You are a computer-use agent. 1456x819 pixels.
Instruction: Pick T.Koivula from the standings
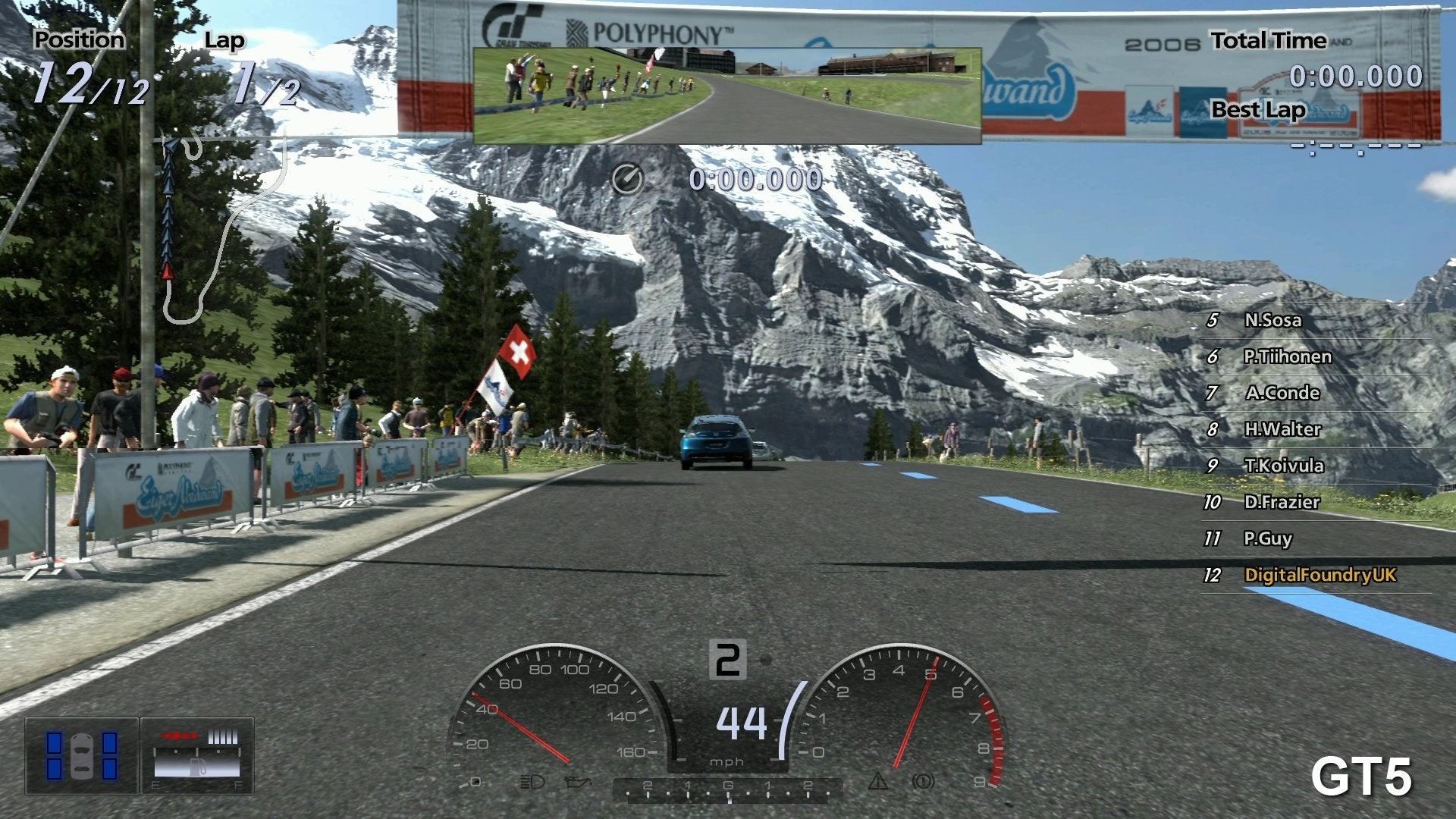click(1284, 466)
